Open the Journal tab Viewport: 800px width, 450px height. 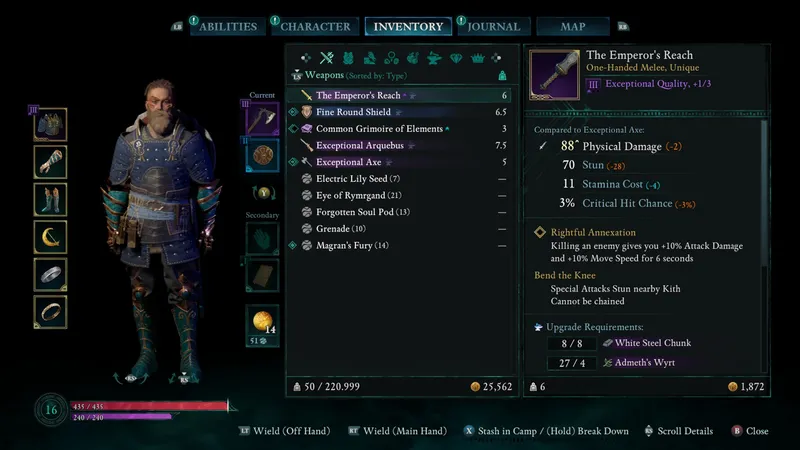point(493,27)
